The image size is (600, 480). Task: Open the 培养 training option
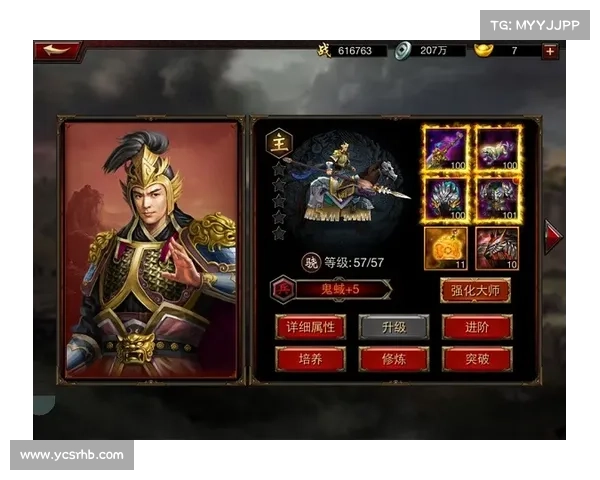[x=310, y=358]
